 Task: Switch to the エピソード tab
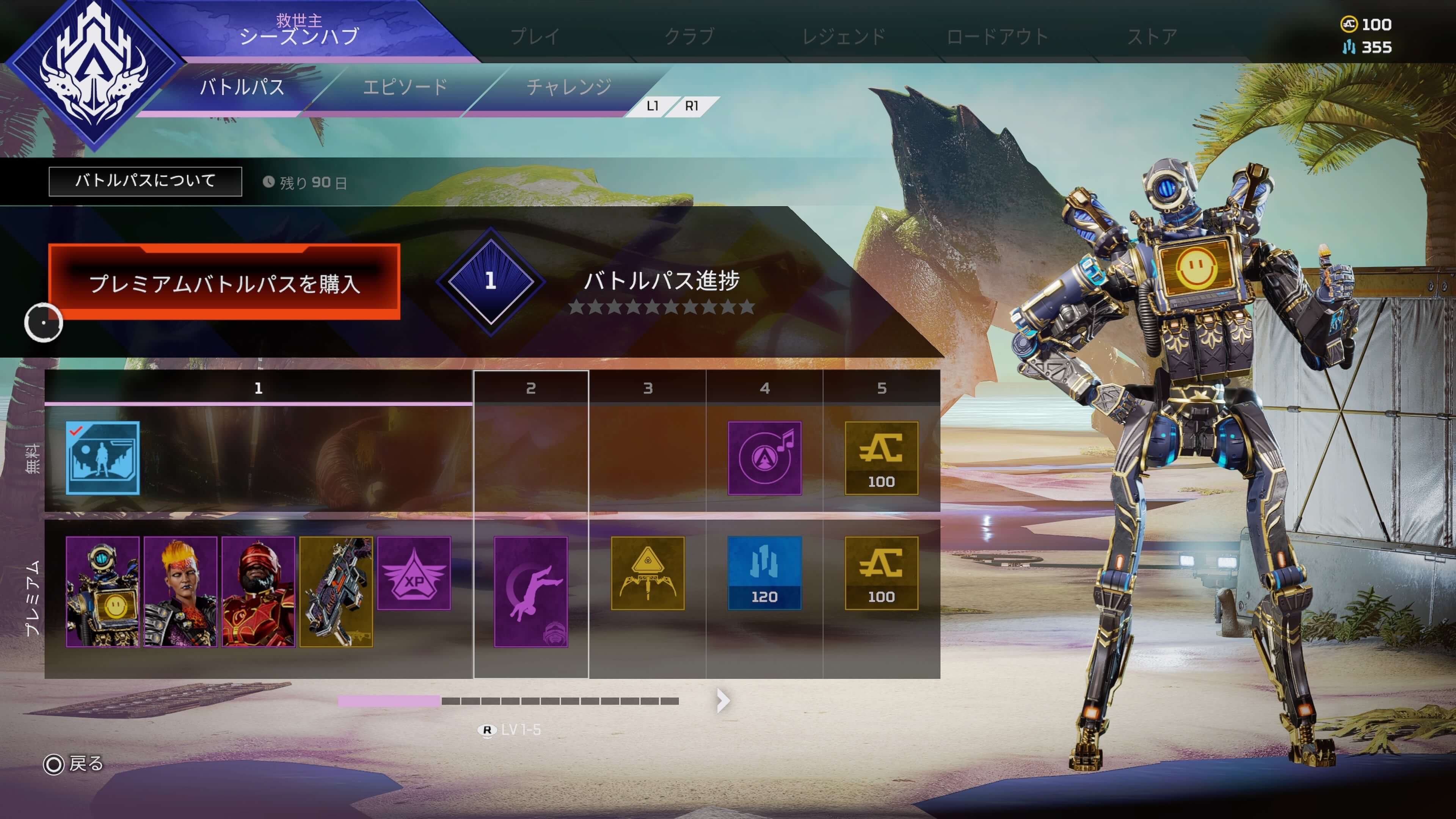(x=405, y=87)
